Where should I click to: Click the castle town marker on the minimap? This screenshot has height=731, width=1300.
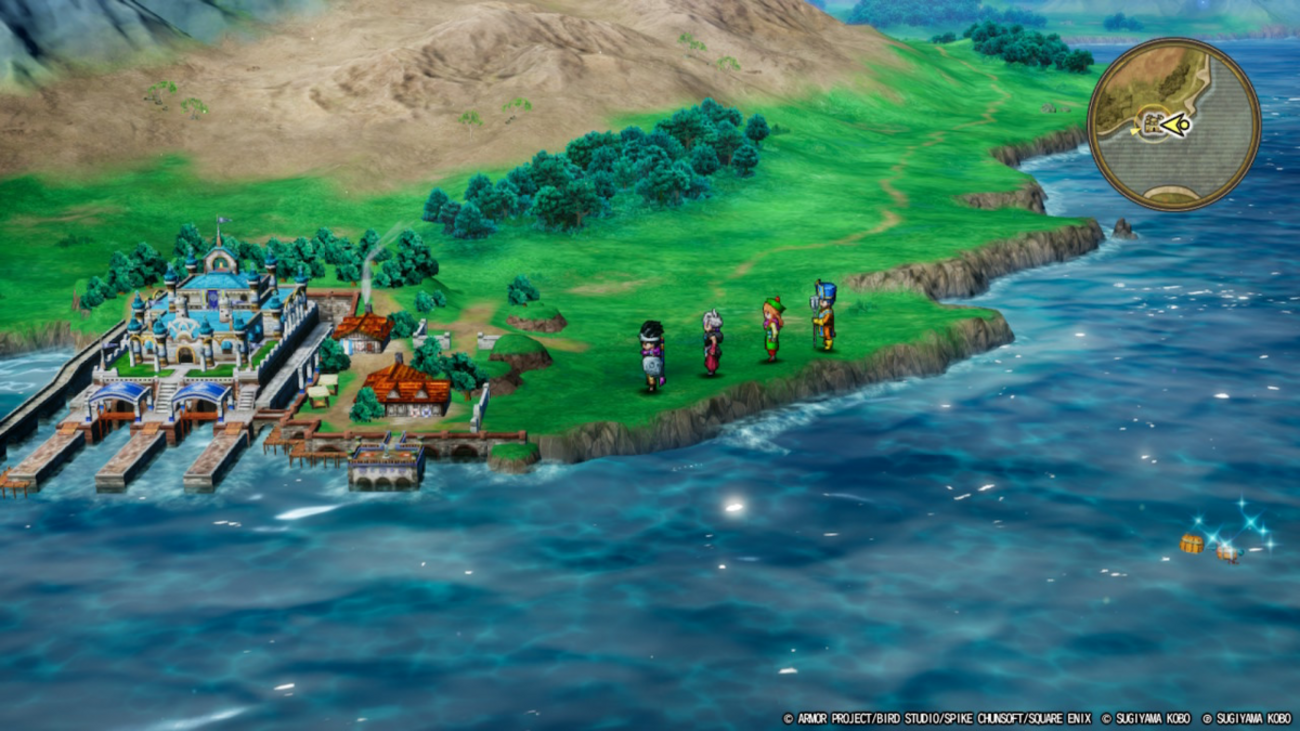pos(1152,125)
